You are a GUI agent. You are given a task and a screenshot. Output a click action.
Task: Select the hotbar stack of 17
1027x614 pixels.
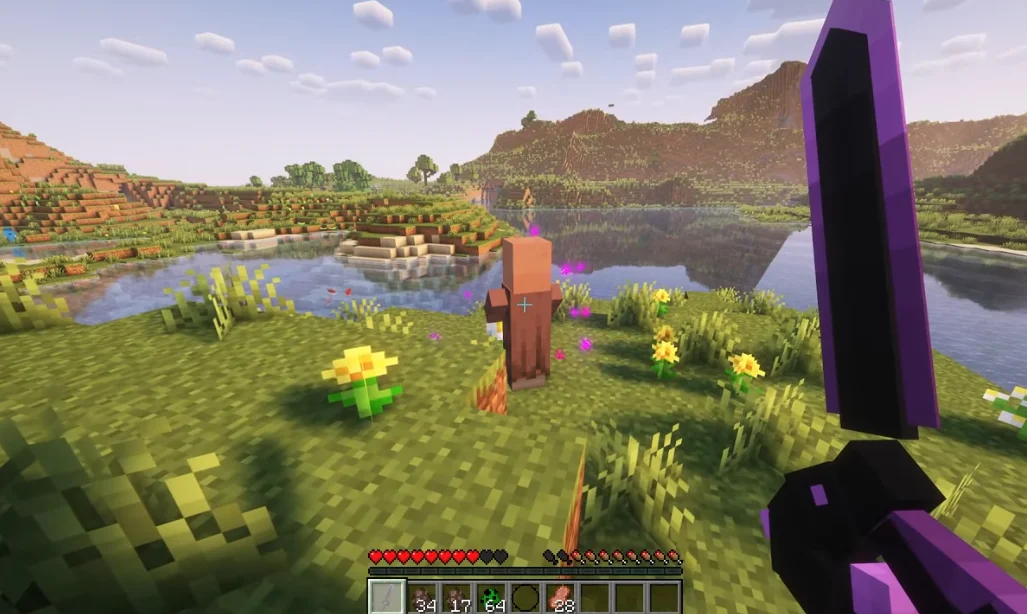coord(456,597)
